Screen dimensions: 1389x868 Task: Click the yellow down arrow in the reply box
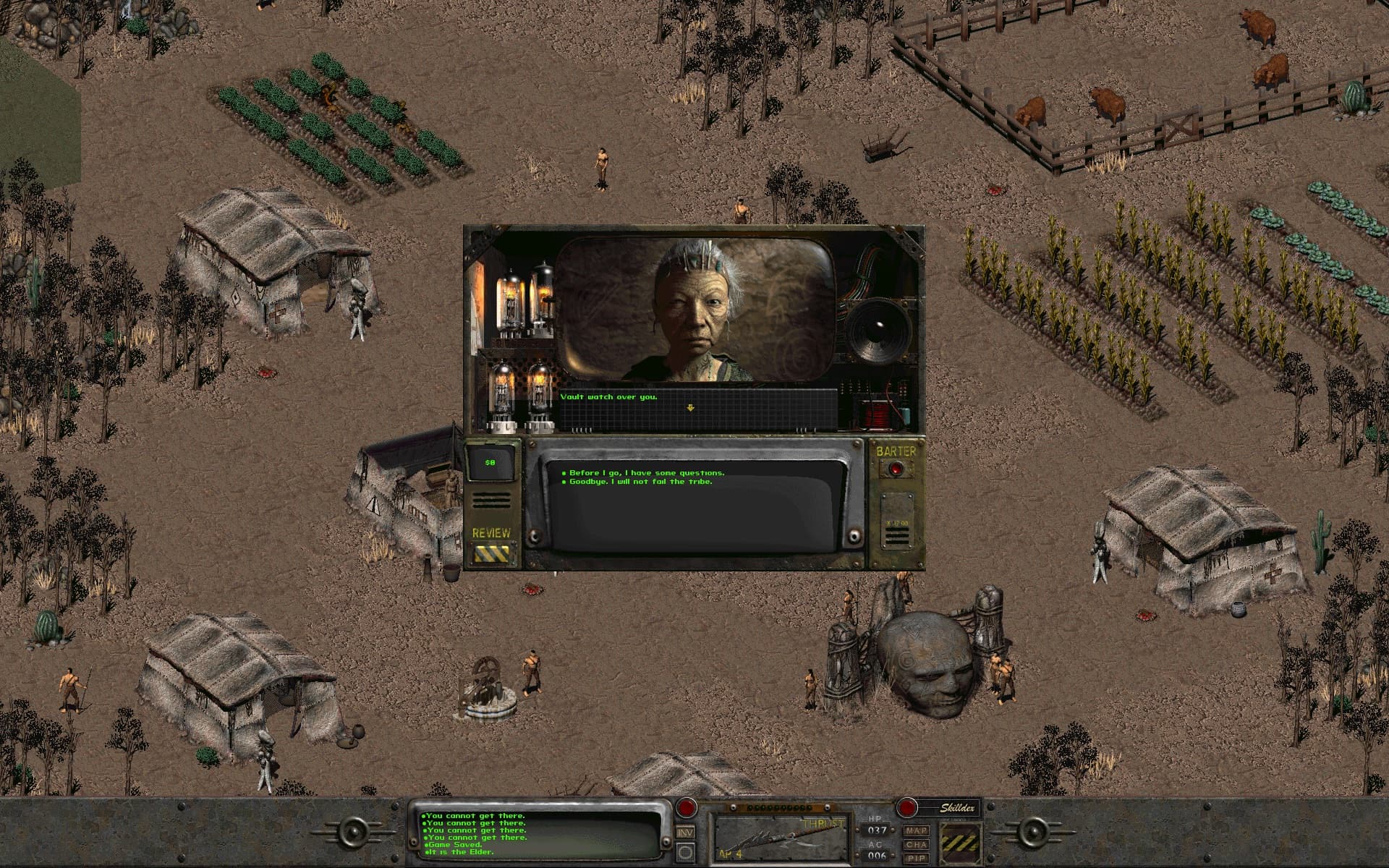[x=690, y=408]
